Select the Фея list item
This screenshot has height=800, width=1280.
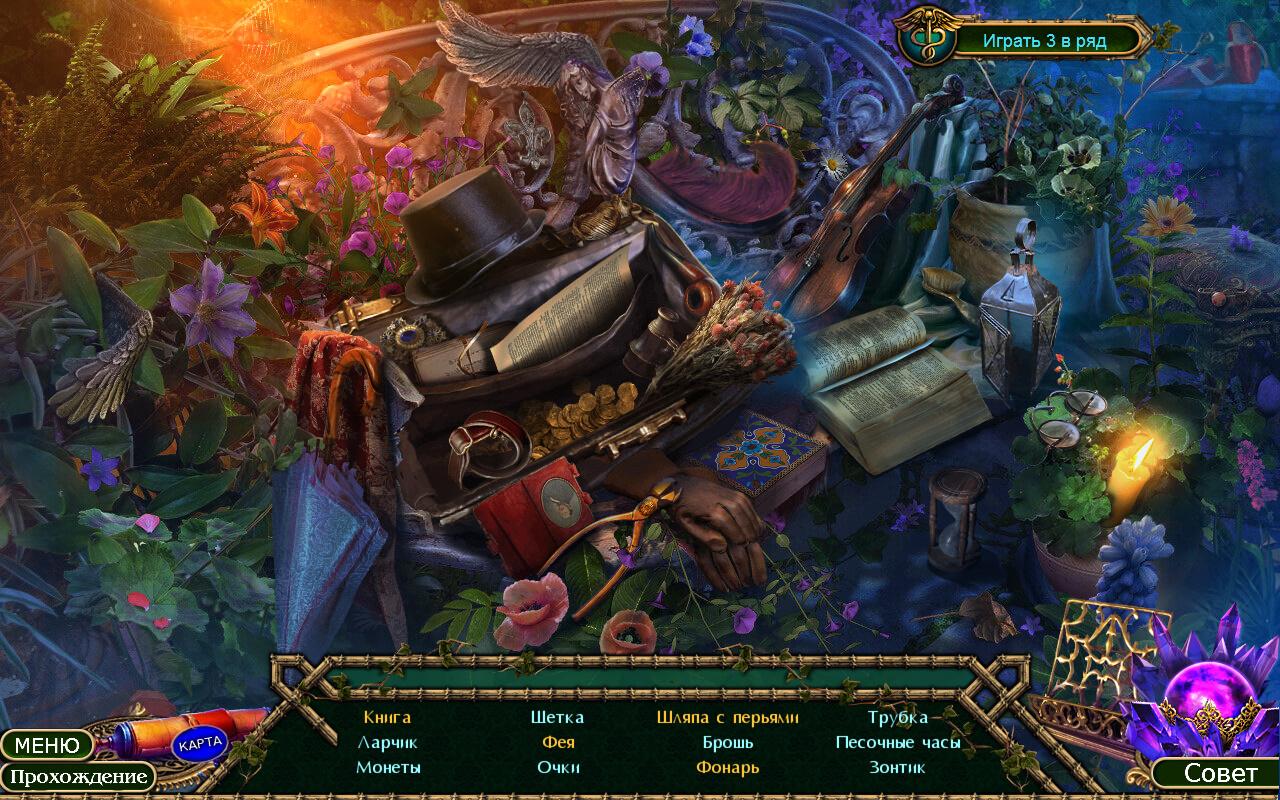click(558, 742)
